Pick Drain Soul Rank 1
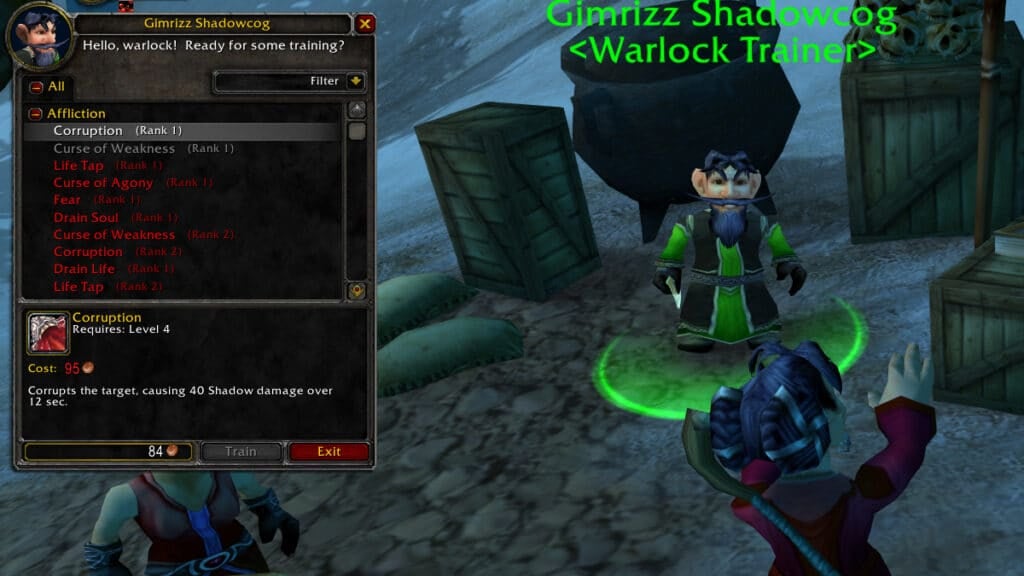The height and width of the screenshot is (576, 1024). pos(86,218)
